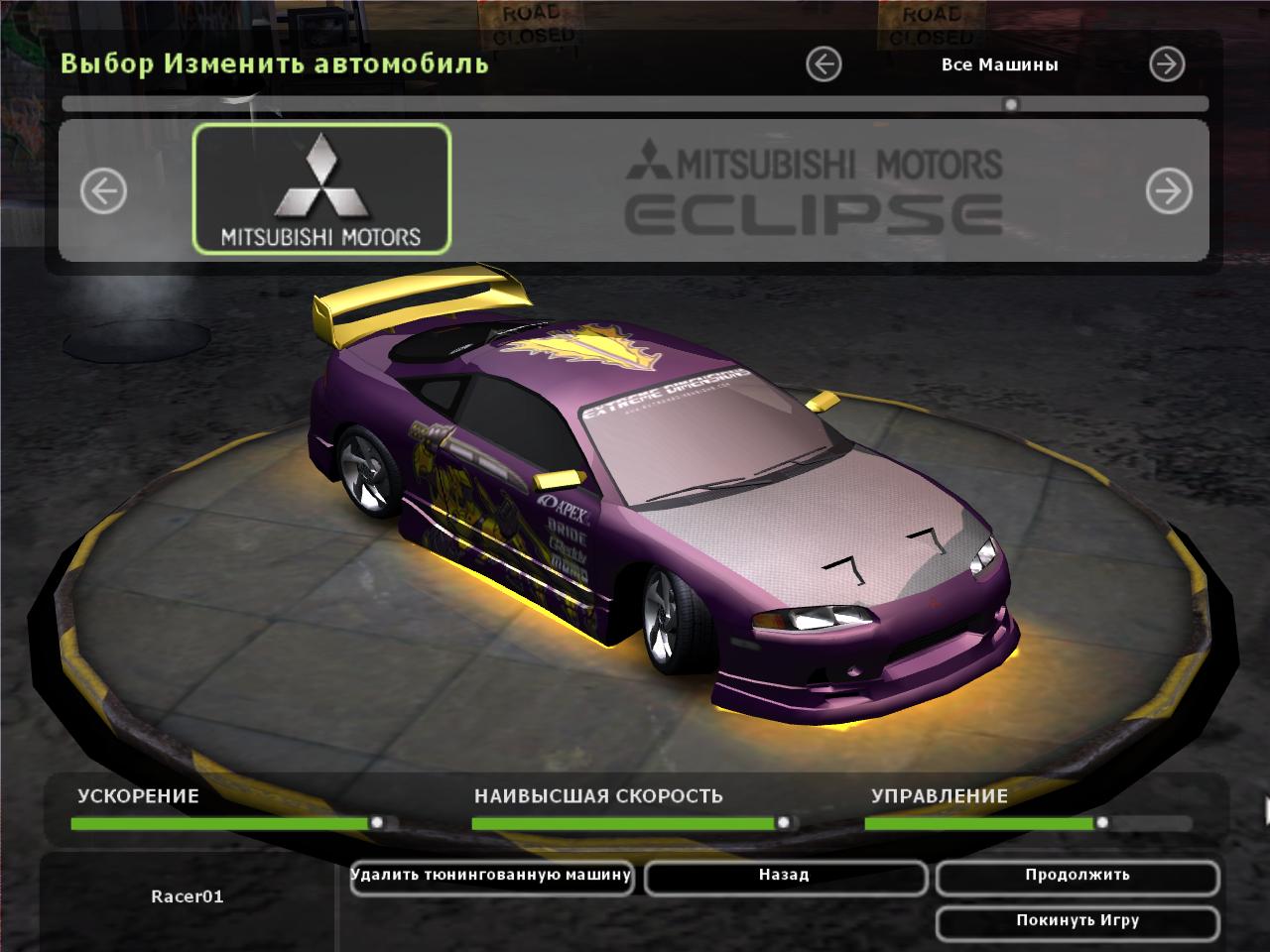Screen dimensions: 1270x952
Task: Select the Racer01 profile name
Action: pos(188,896)
